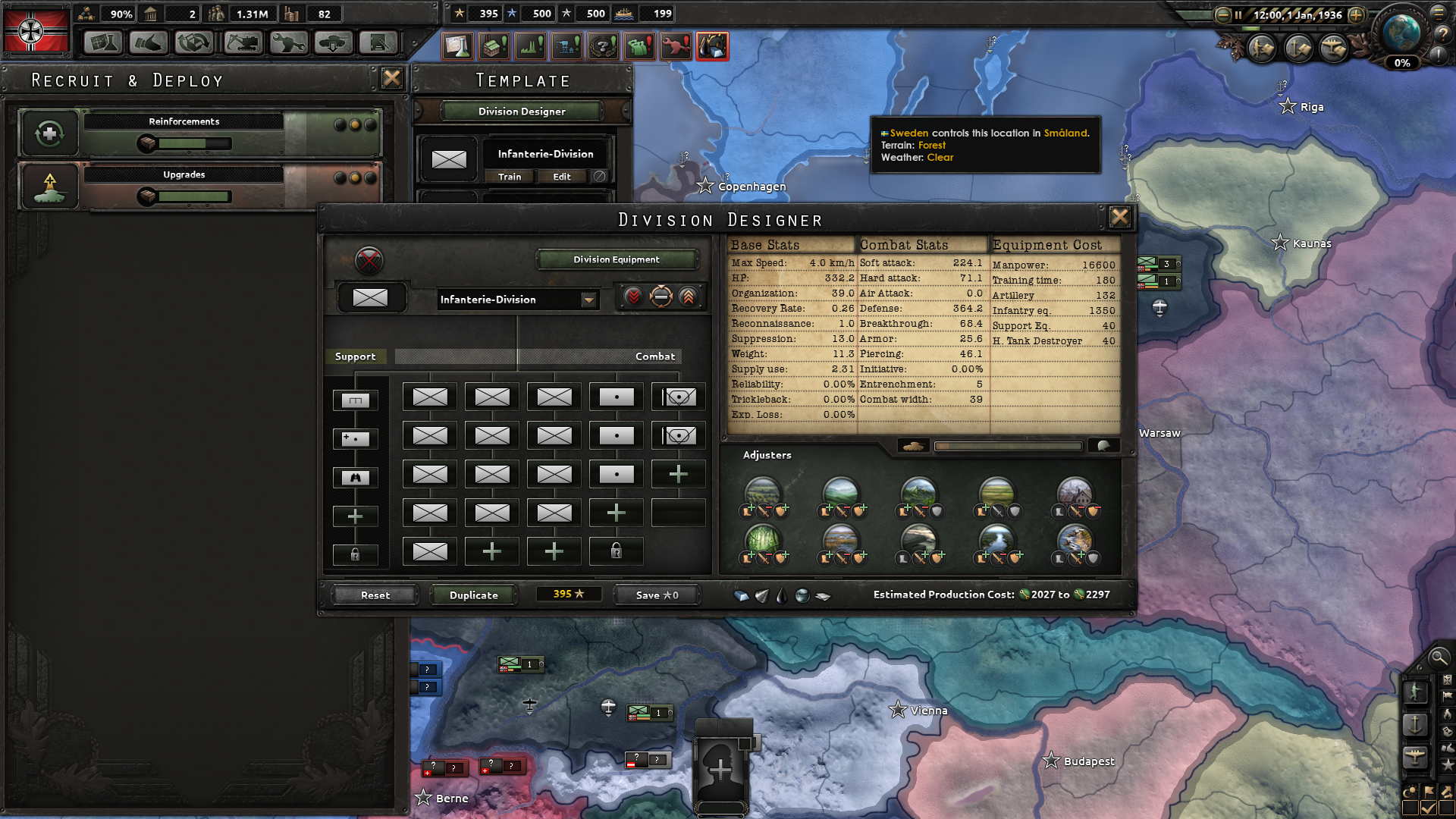Screen dimensions: 1456x819
Task: Open the main menu in top right corner
Action: tap(1439, 13)
